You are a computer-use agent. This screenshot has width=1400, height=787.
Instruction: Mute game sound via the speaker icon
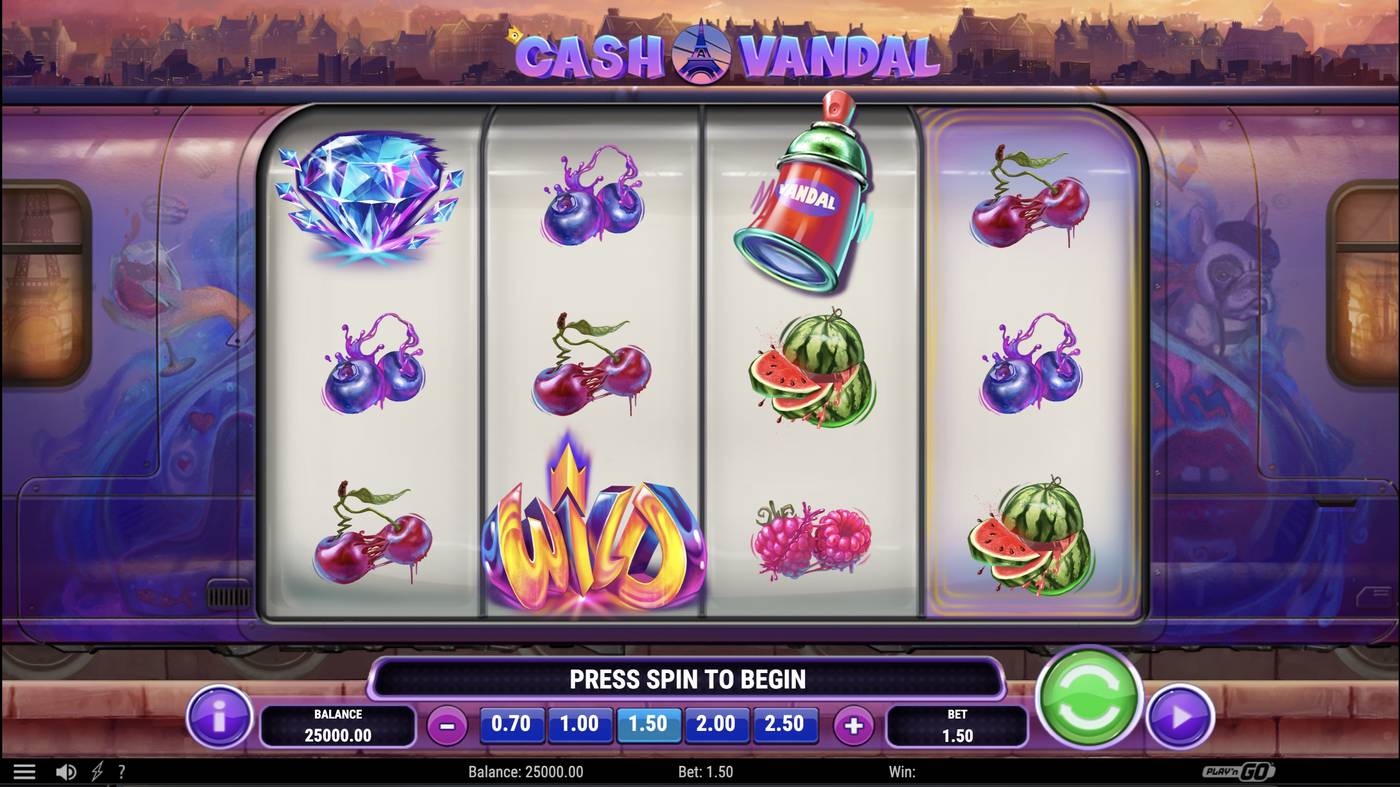point(65,770)
